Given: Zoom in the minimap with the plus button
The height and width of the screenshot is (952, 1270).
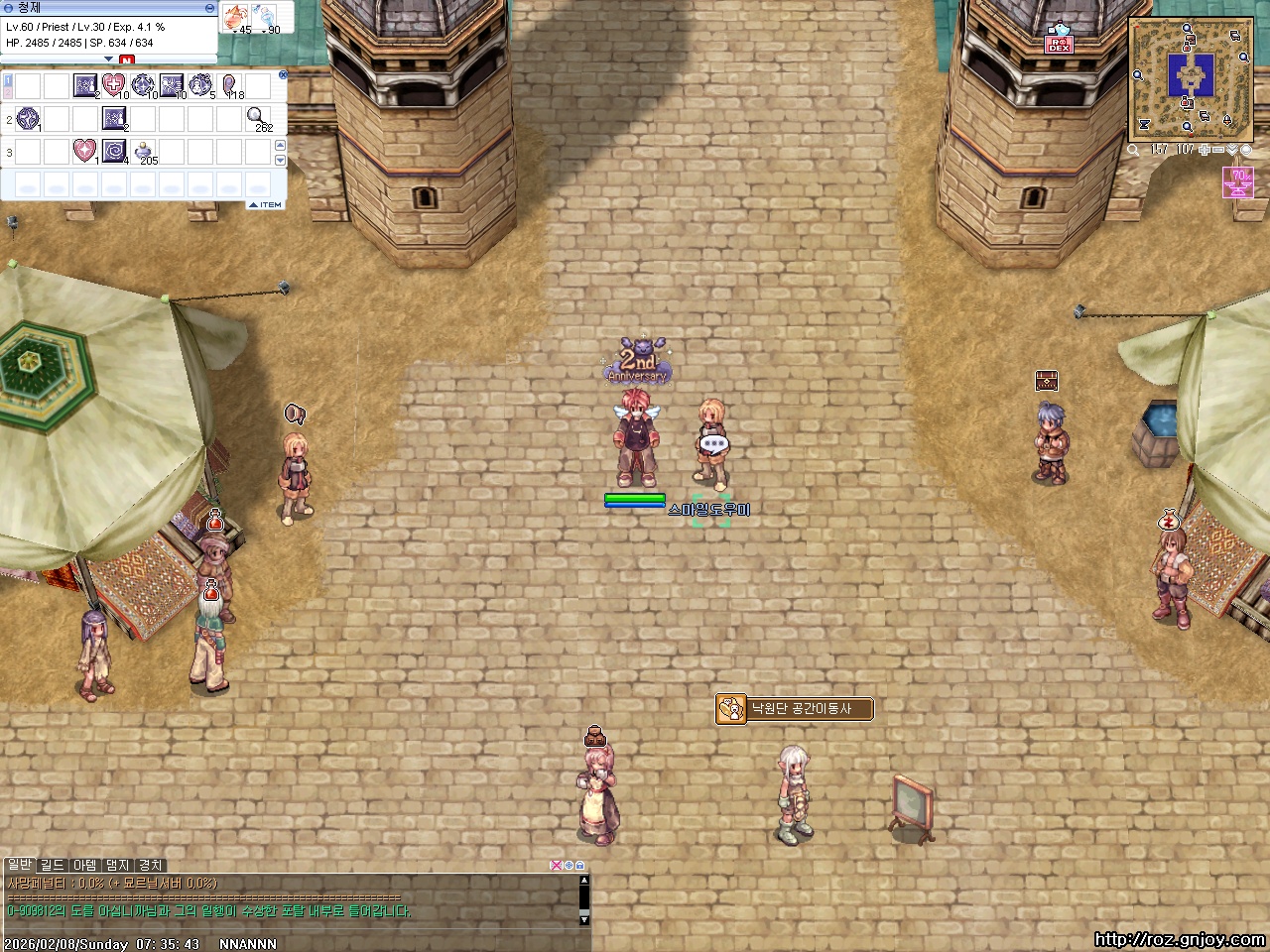Looking at the screenshot, I should (x=1203, y=150).
